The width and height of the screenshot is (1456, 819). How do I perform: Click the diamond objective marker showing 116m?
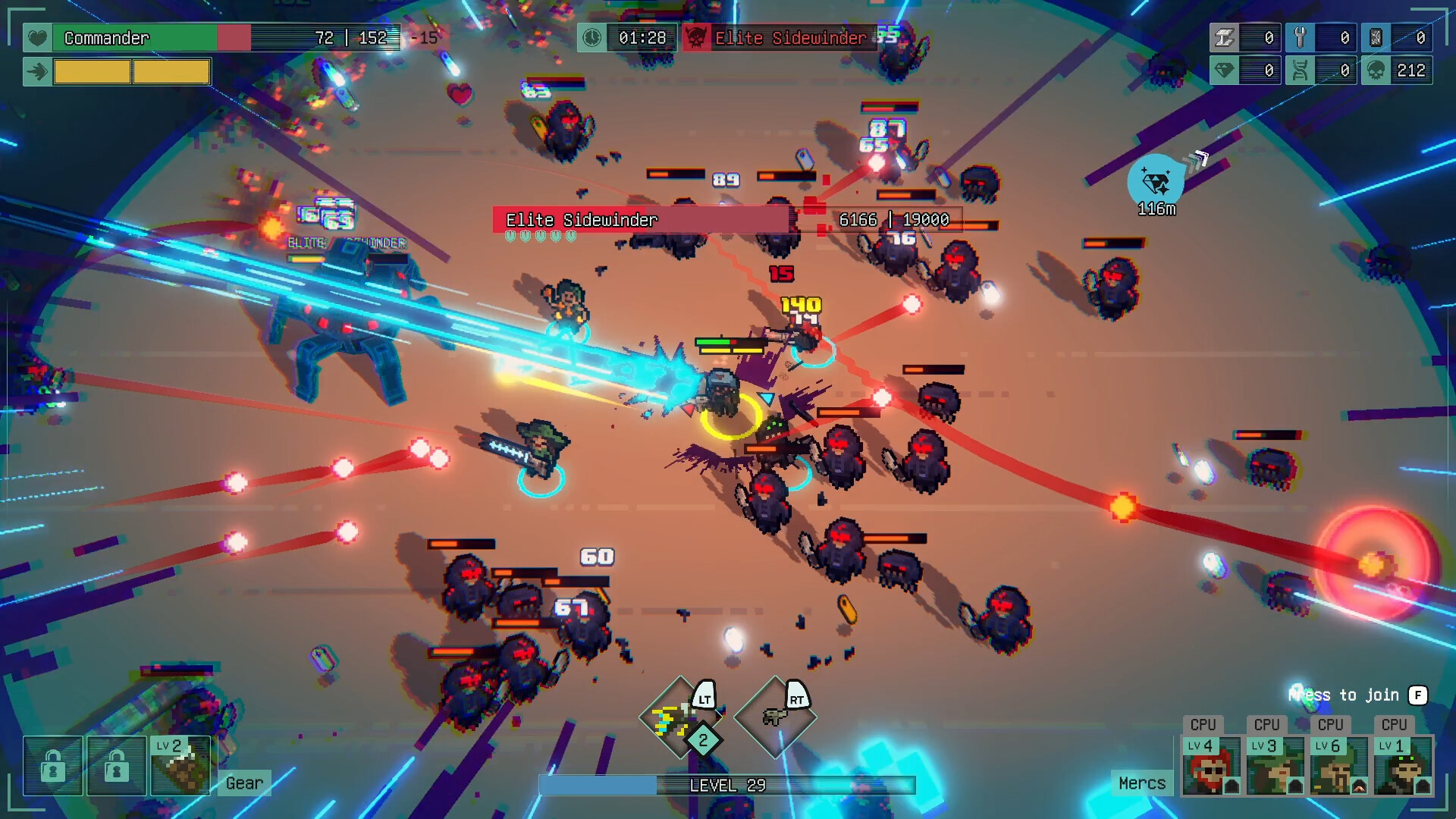[1156, 183]
